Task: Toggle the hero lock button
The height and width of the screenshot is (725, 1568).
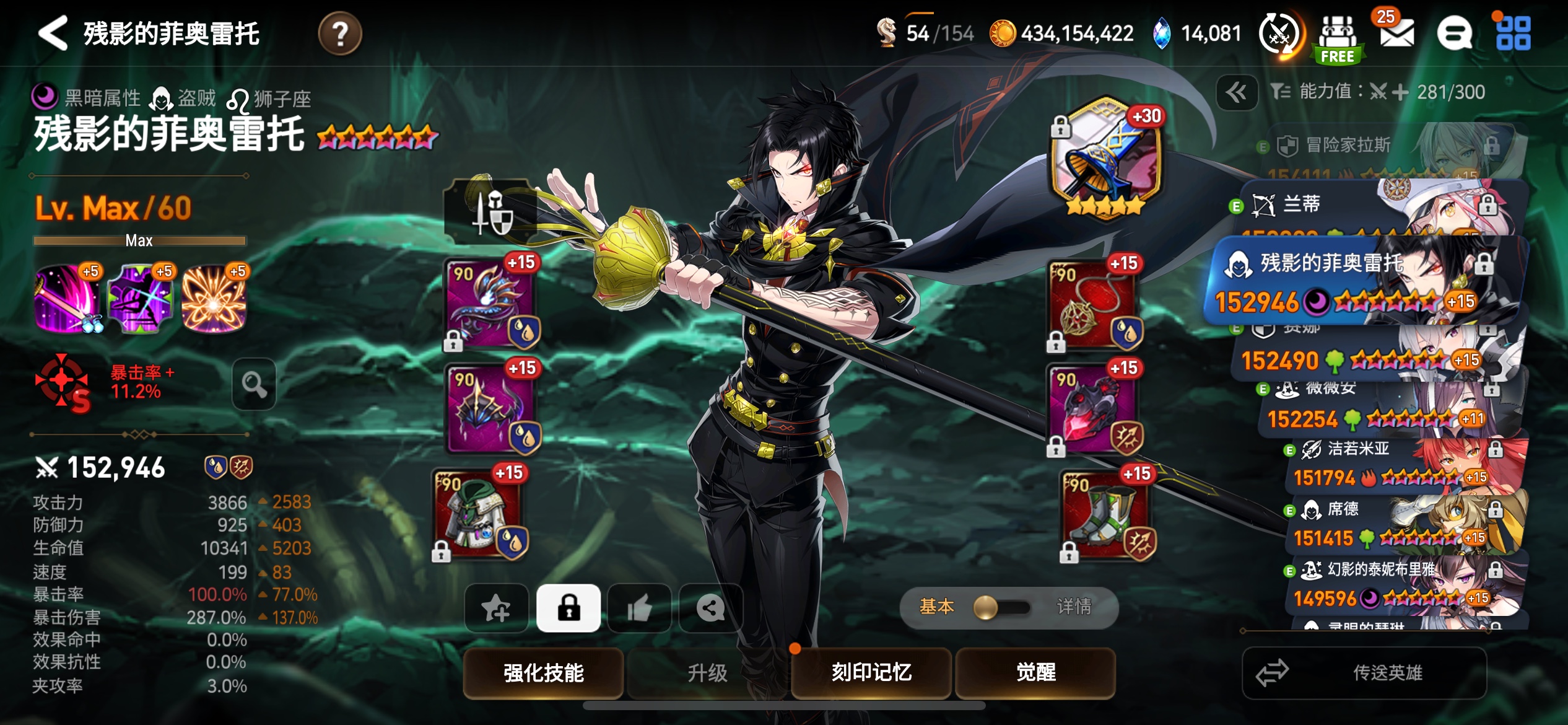Action: (568, 608)
